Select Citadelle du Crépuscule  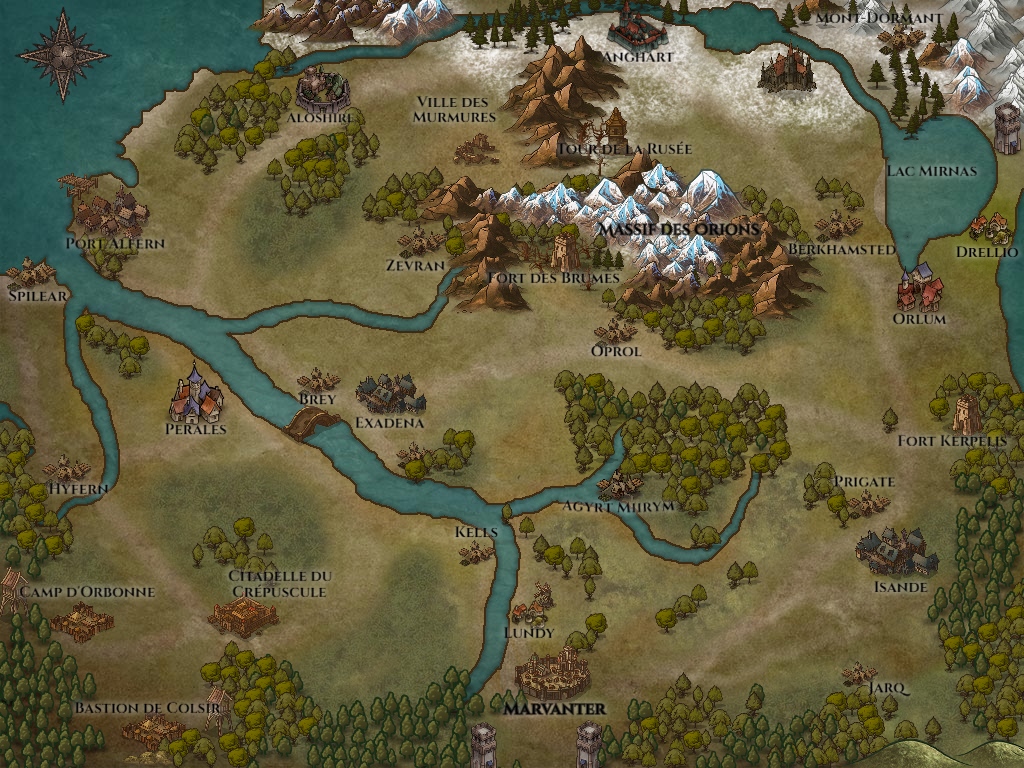243,617
